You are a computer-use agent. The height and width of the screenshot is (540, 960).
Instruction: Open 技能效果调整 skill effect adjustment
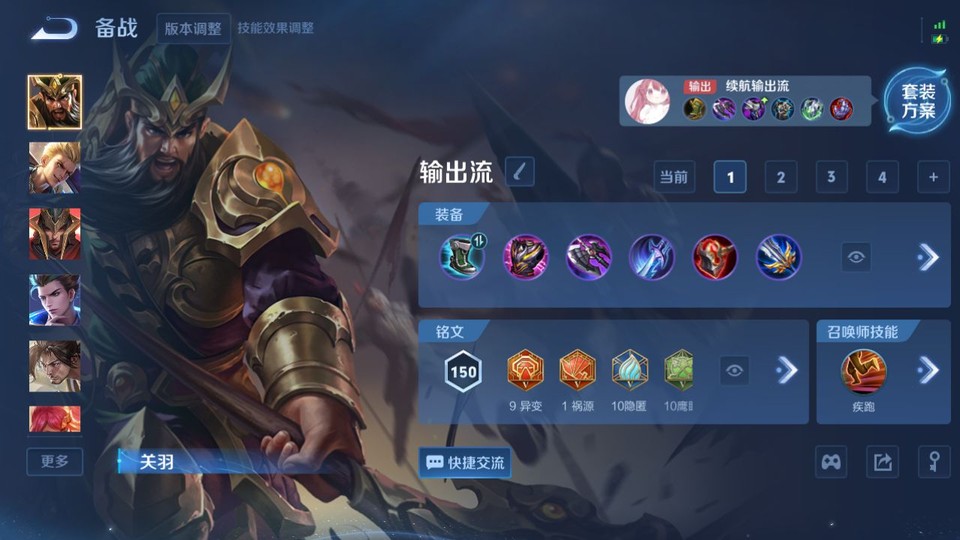point(275,28)
